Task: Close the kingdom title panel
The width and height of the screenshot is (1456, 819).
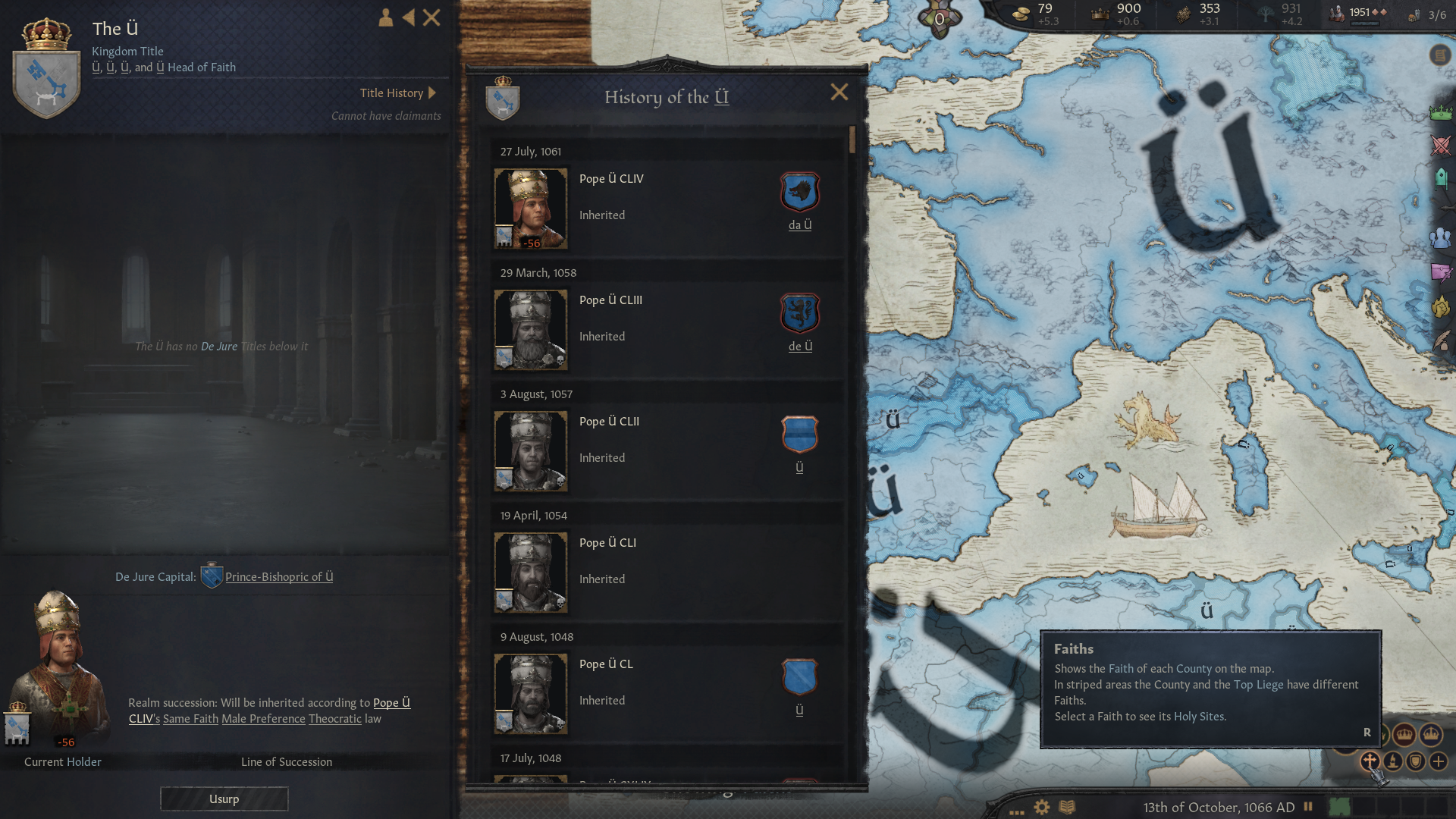Action: coord(431,17)
